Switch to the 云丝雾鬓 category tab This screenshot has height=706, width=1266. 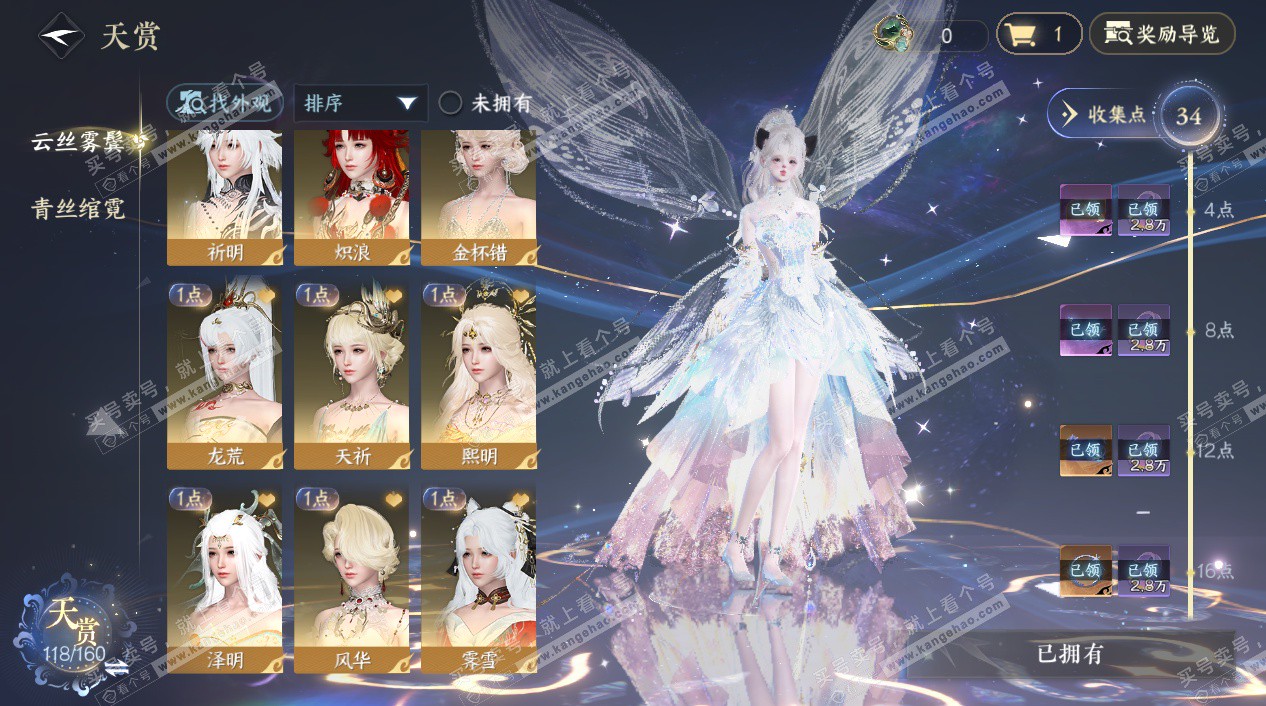click(88, 143)
